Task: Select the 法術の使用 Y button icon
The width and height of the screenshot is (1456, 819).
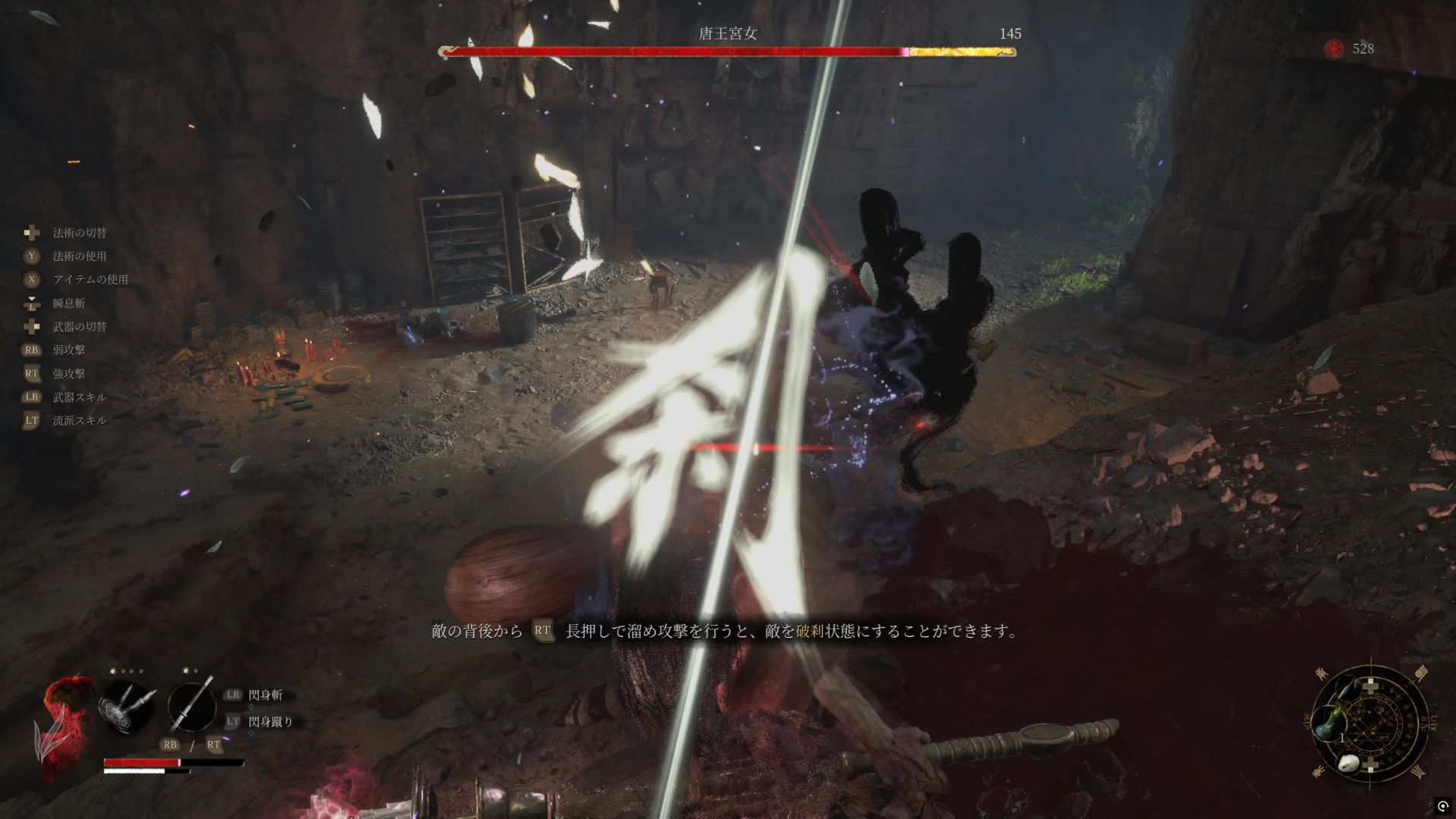Action: click(31, 256)
